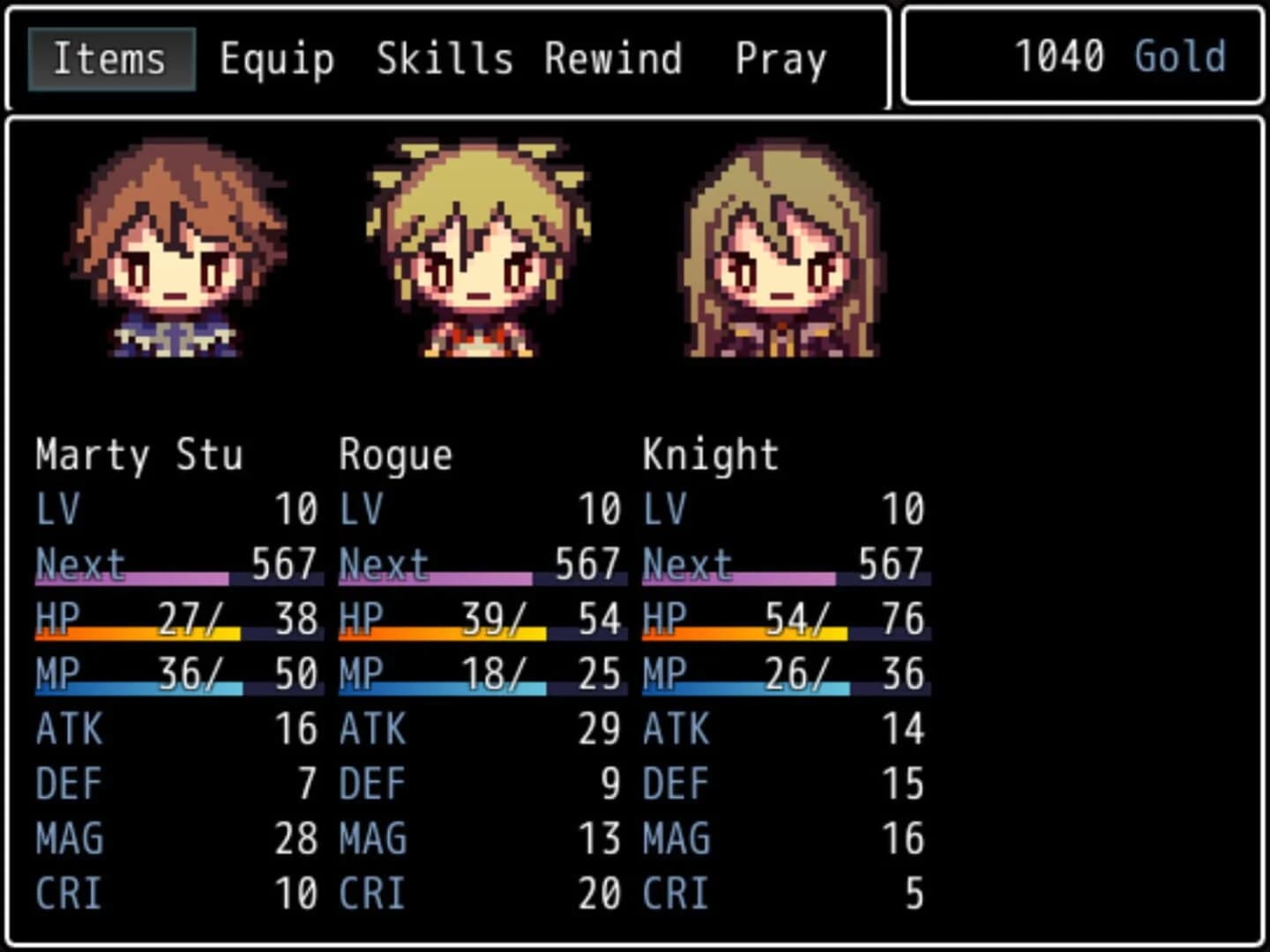Select the Rogue's character portrait

point(476,256)
